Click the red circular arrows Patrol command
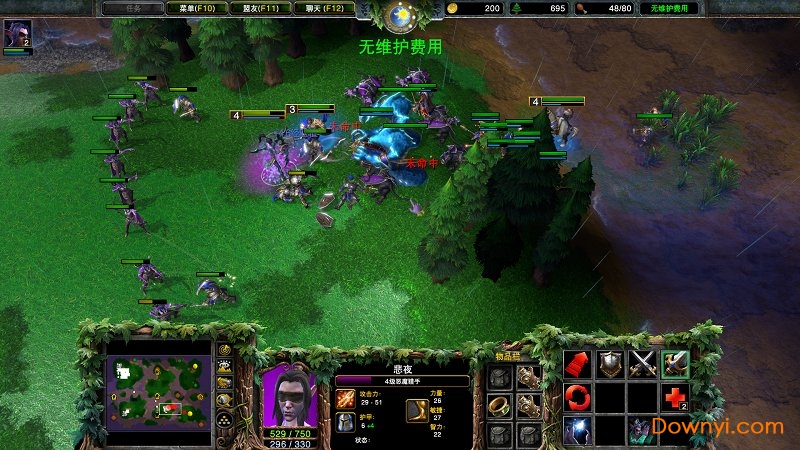 tap(575, 398)
